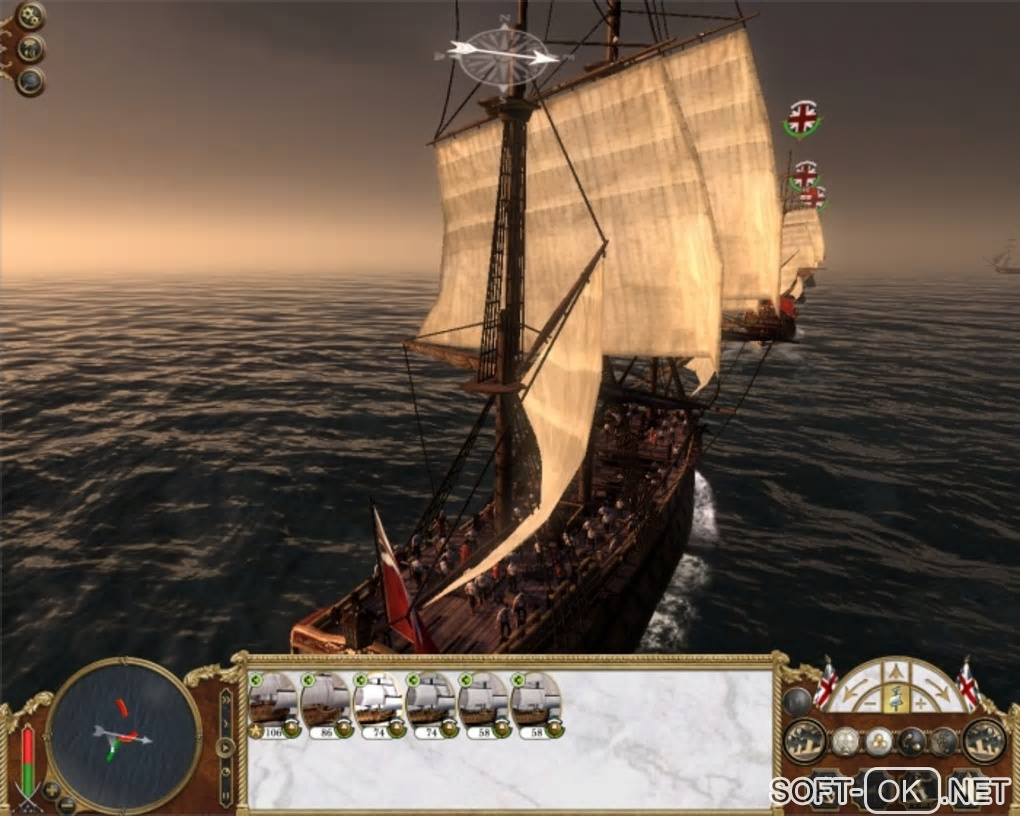Select the grape shot ammunition
1020x816 pixels.
click(878, 741)
